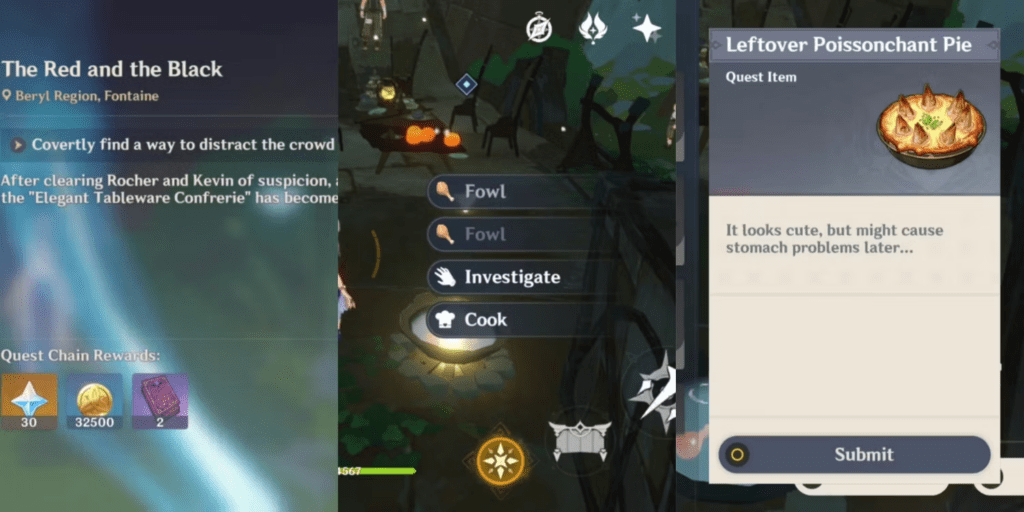View the purple book reward icon
The height and width of the screenshot is (512, 1024).
coord(160,399)
